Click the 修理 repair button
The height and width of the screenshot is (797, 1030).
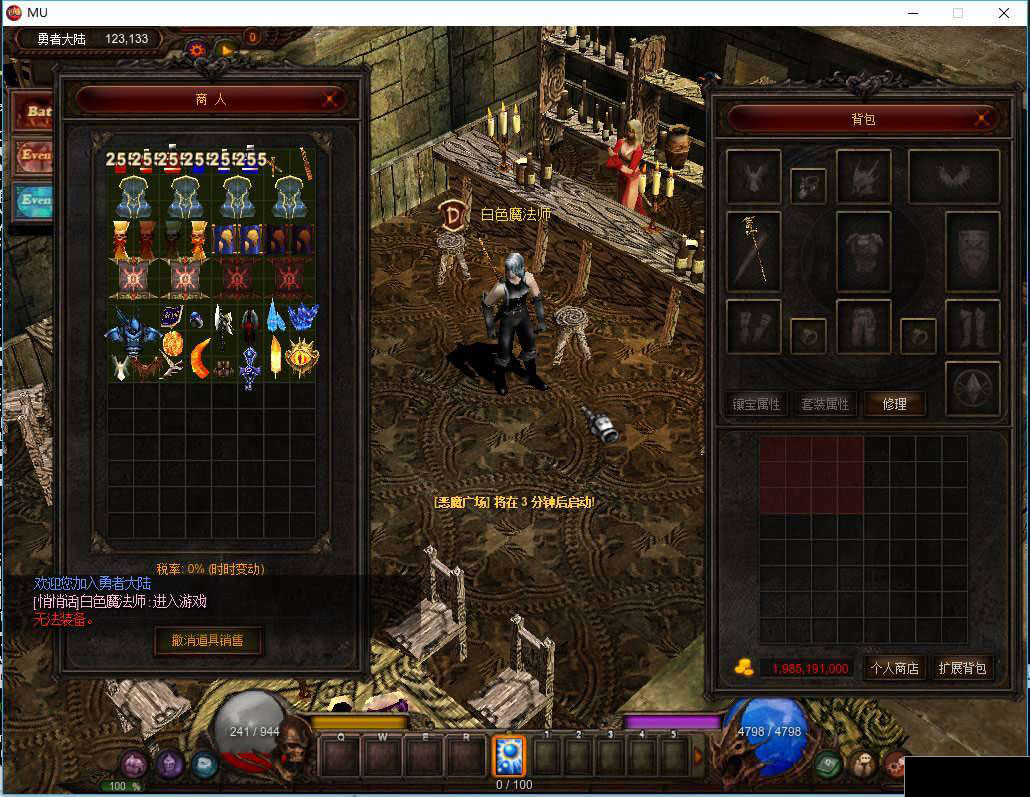click(x=894, y=404)
